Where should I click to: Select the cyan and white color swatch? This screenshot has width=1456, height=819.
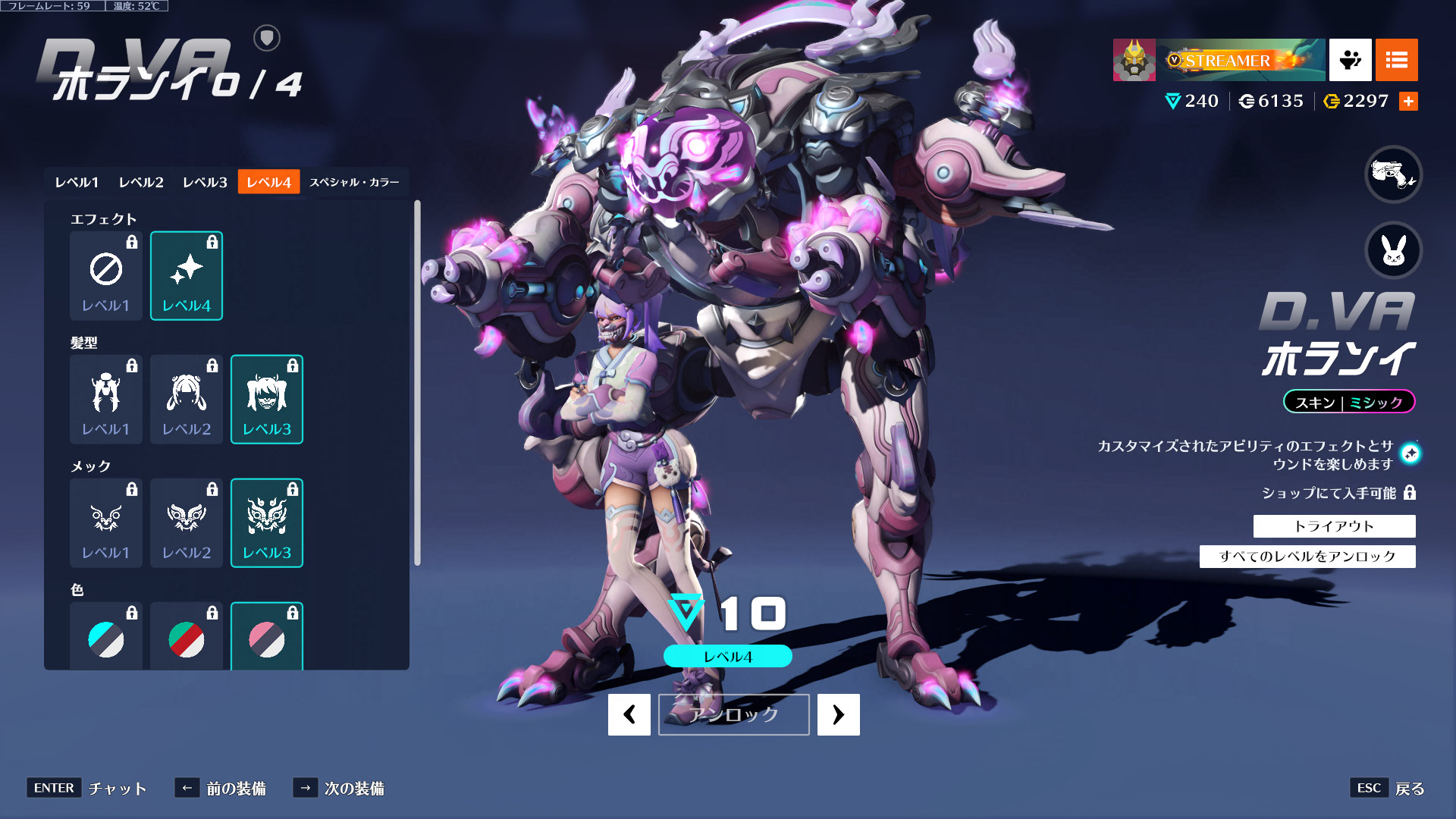coord(106,639)
